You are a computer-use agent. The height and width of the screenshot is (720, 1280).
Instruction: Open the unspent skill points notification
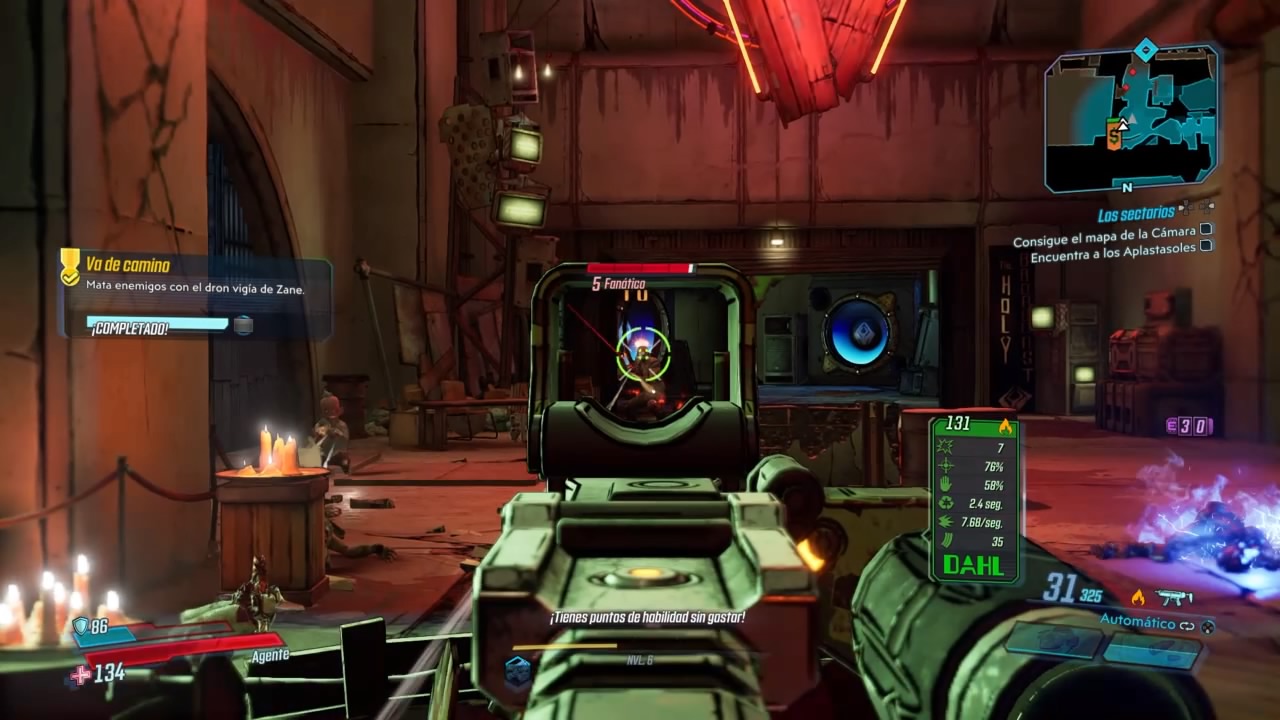point(645,618)
